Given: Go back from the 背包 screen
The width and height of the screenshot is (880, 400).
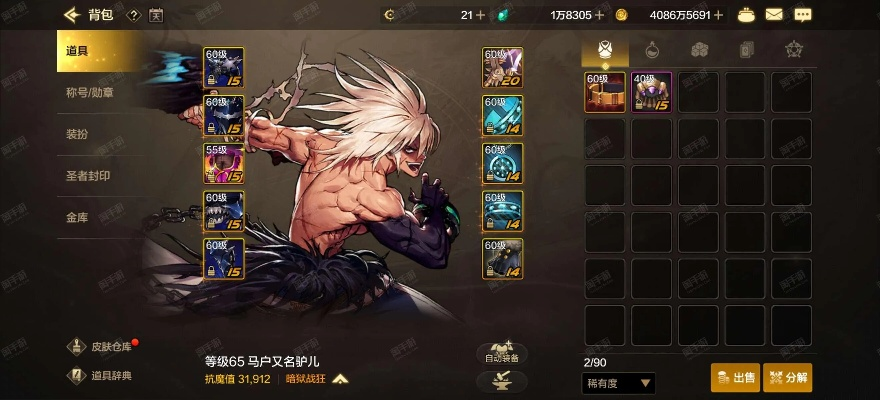Looking at the screenshot, I should point(71,15).
